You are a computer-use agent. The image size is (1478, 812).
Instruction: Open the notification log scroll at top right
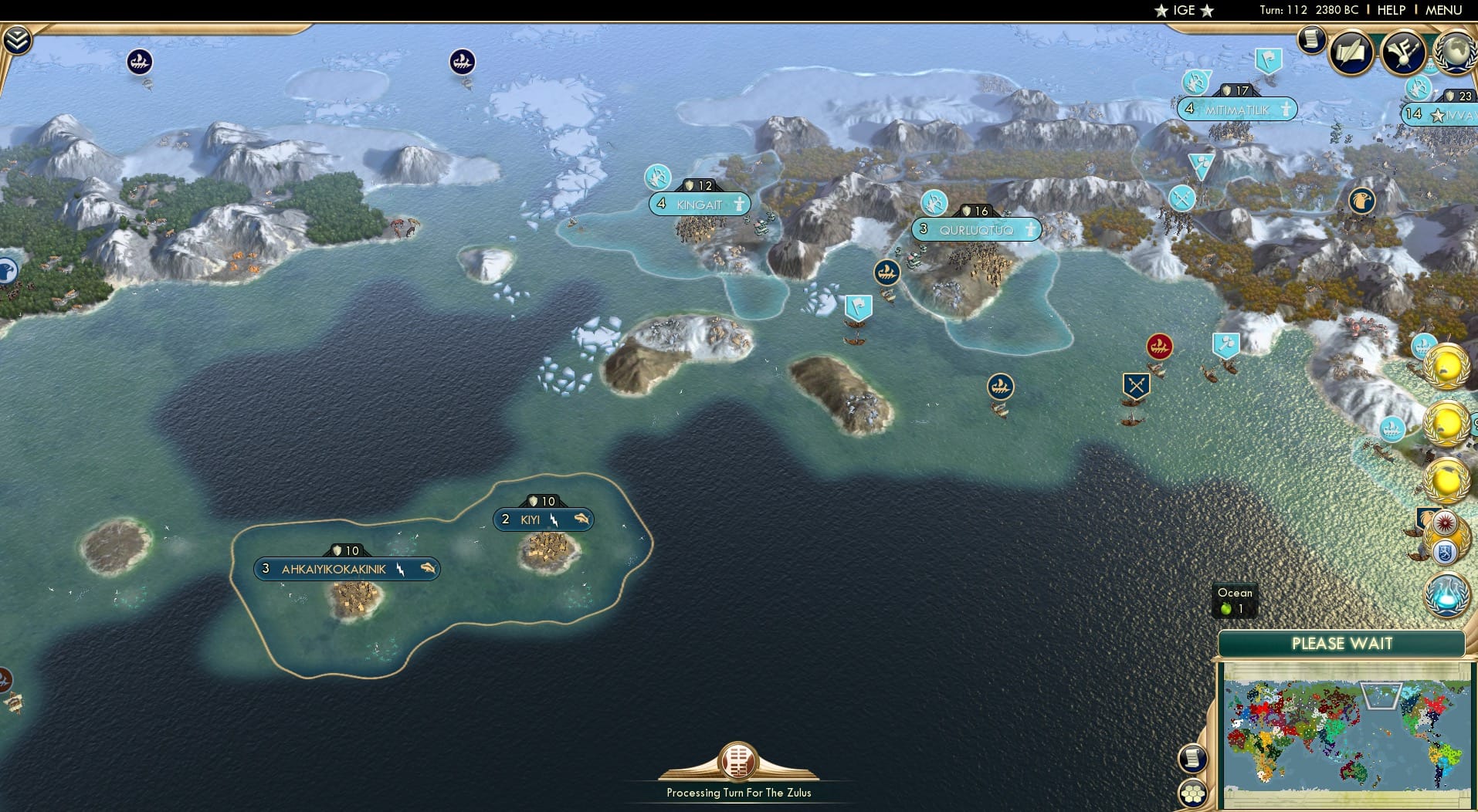coord(1311,40)
